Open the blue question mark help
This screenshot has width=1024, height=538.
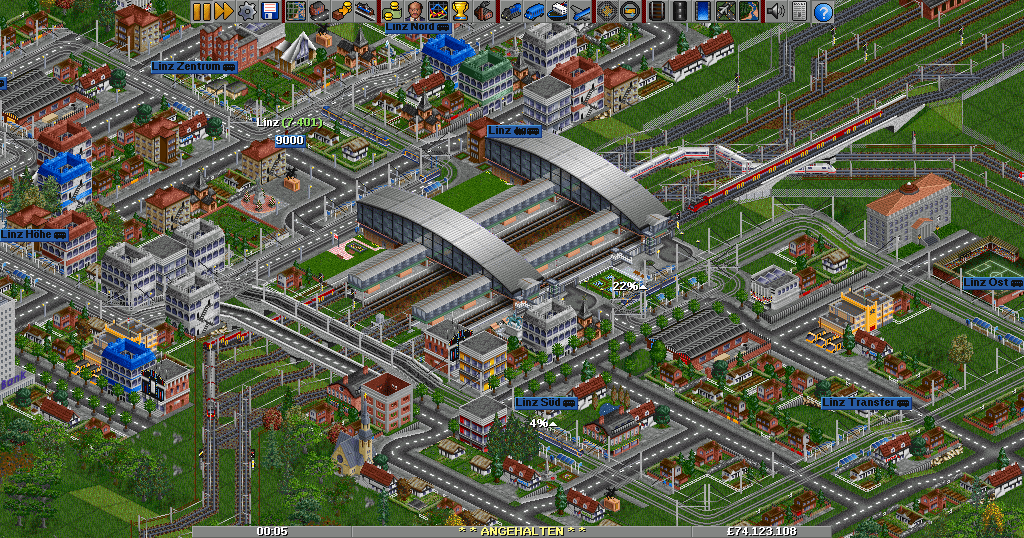823,11
